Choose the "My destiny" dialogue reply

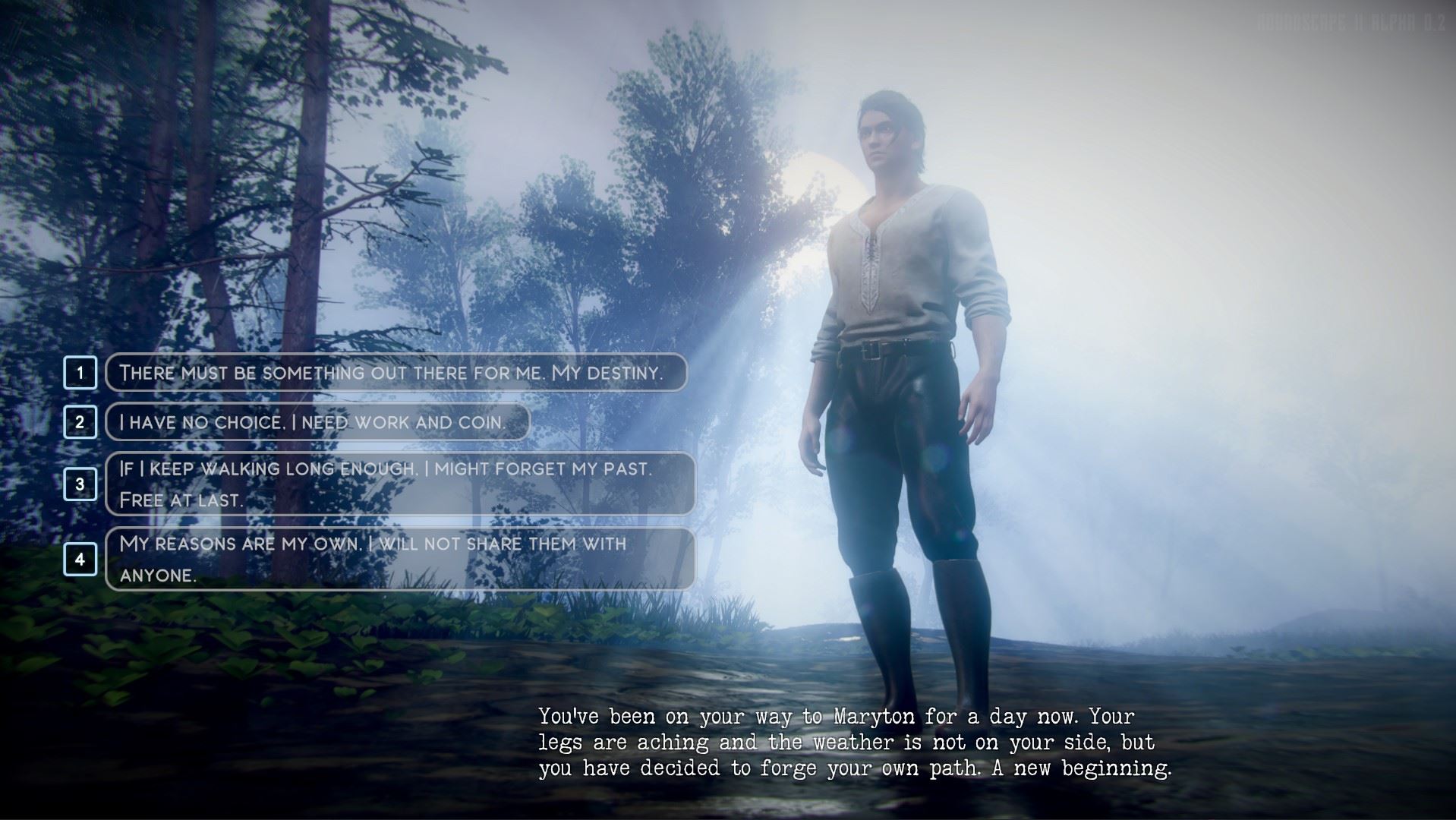click(x=396, y=373)
